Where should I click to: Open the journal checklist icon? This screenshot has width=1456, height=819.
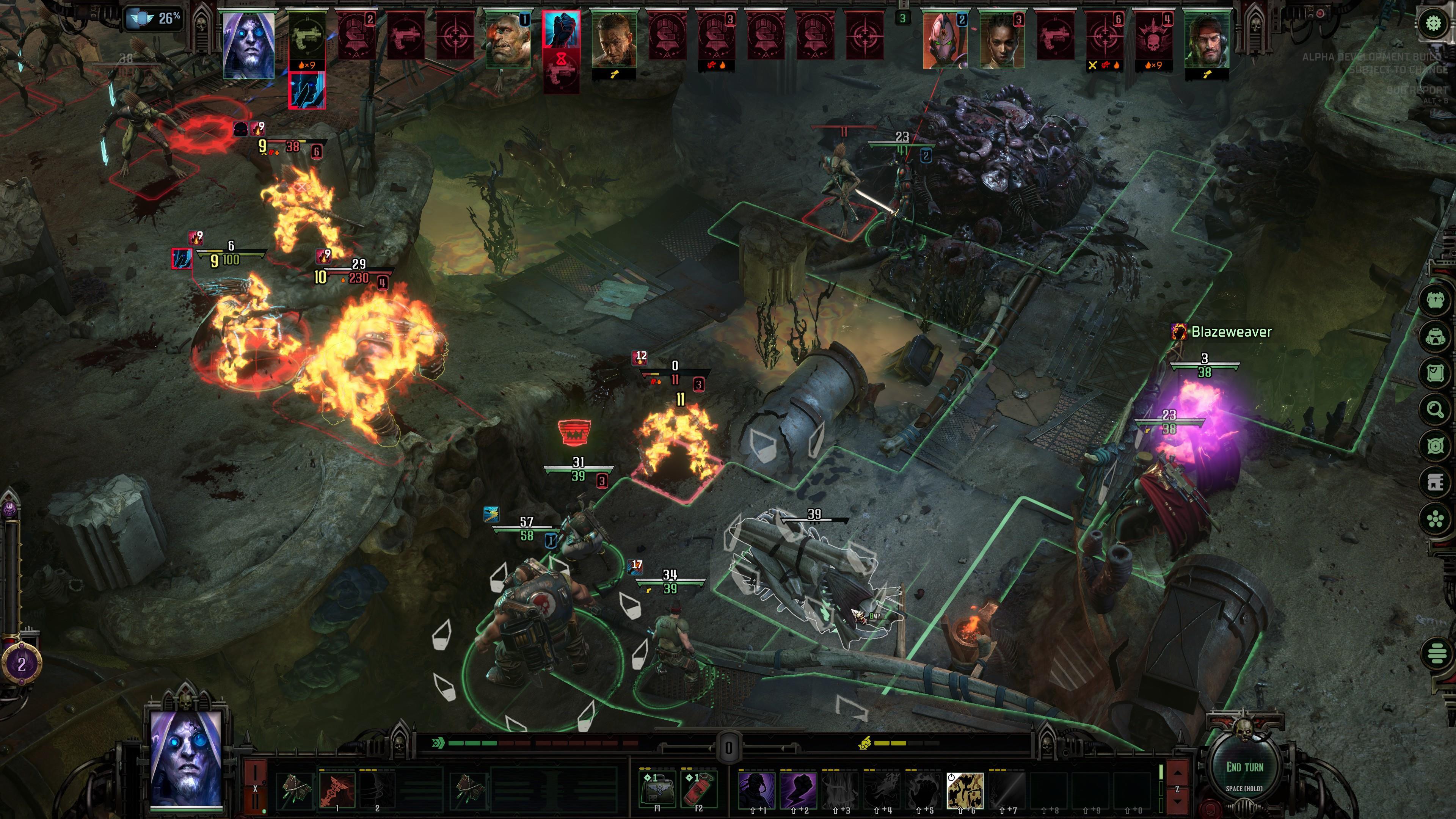1435,373
